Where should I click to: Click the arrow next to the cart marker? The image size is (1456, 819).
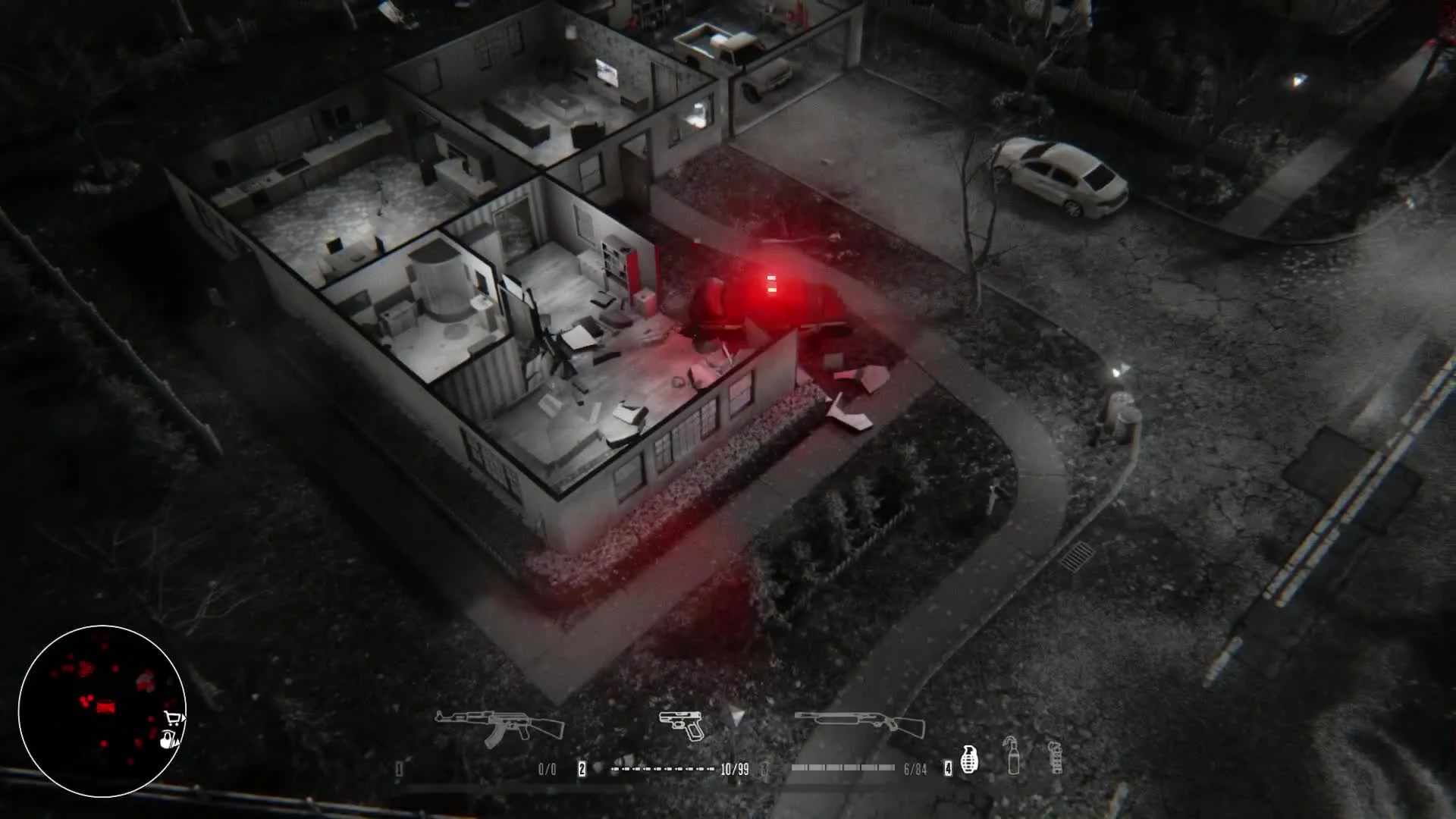click(x=184, y=718)
